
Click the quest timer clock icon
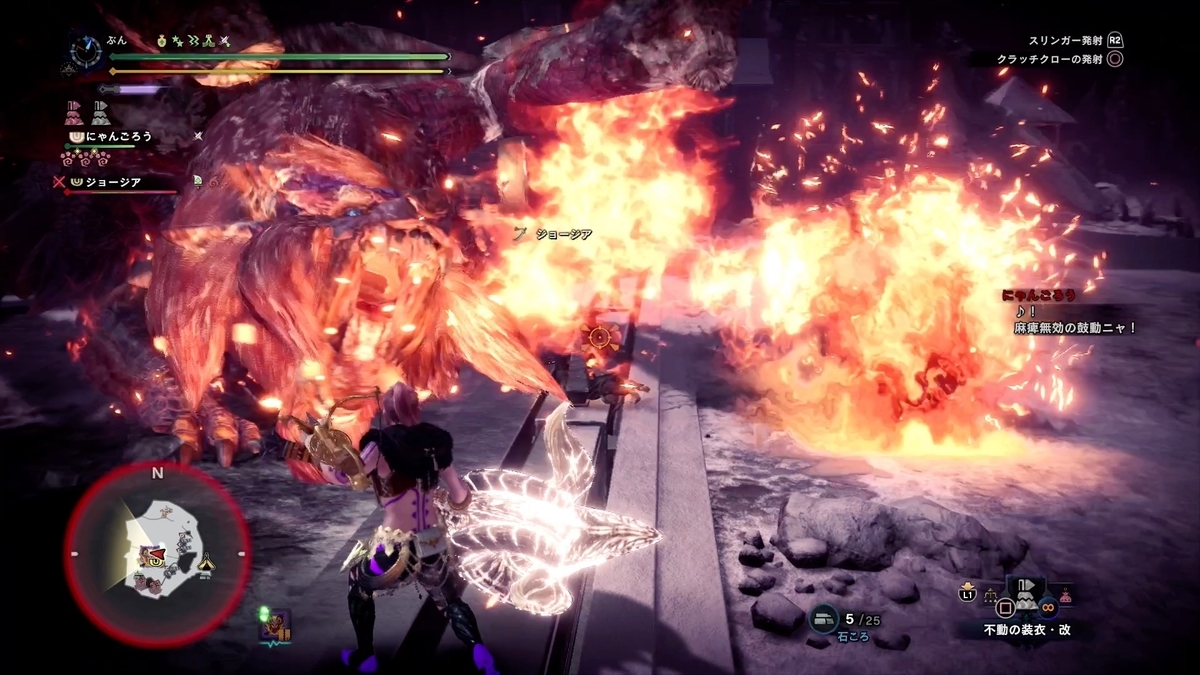(84, 50)
